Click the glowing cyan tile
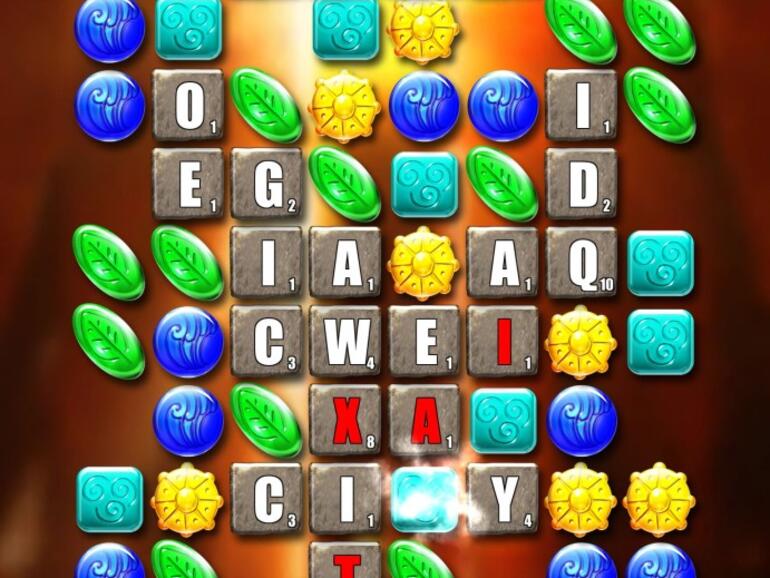This screenshot has width=770, height=578. pyautogui.click(x=424, y=498)
